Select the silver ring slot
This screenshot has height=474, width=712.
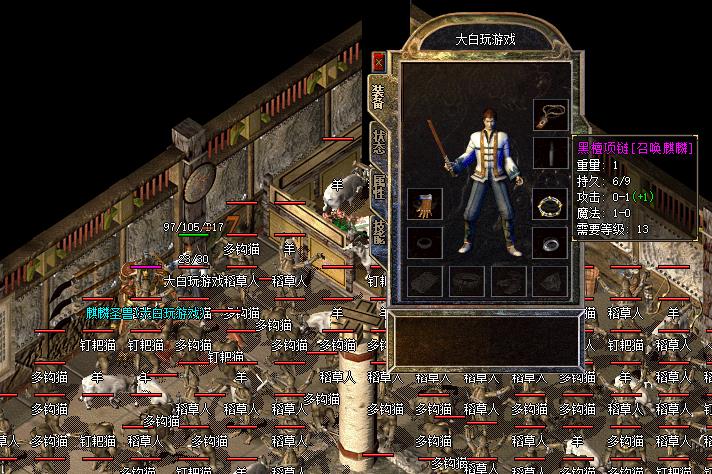click(x=549, y=242)
